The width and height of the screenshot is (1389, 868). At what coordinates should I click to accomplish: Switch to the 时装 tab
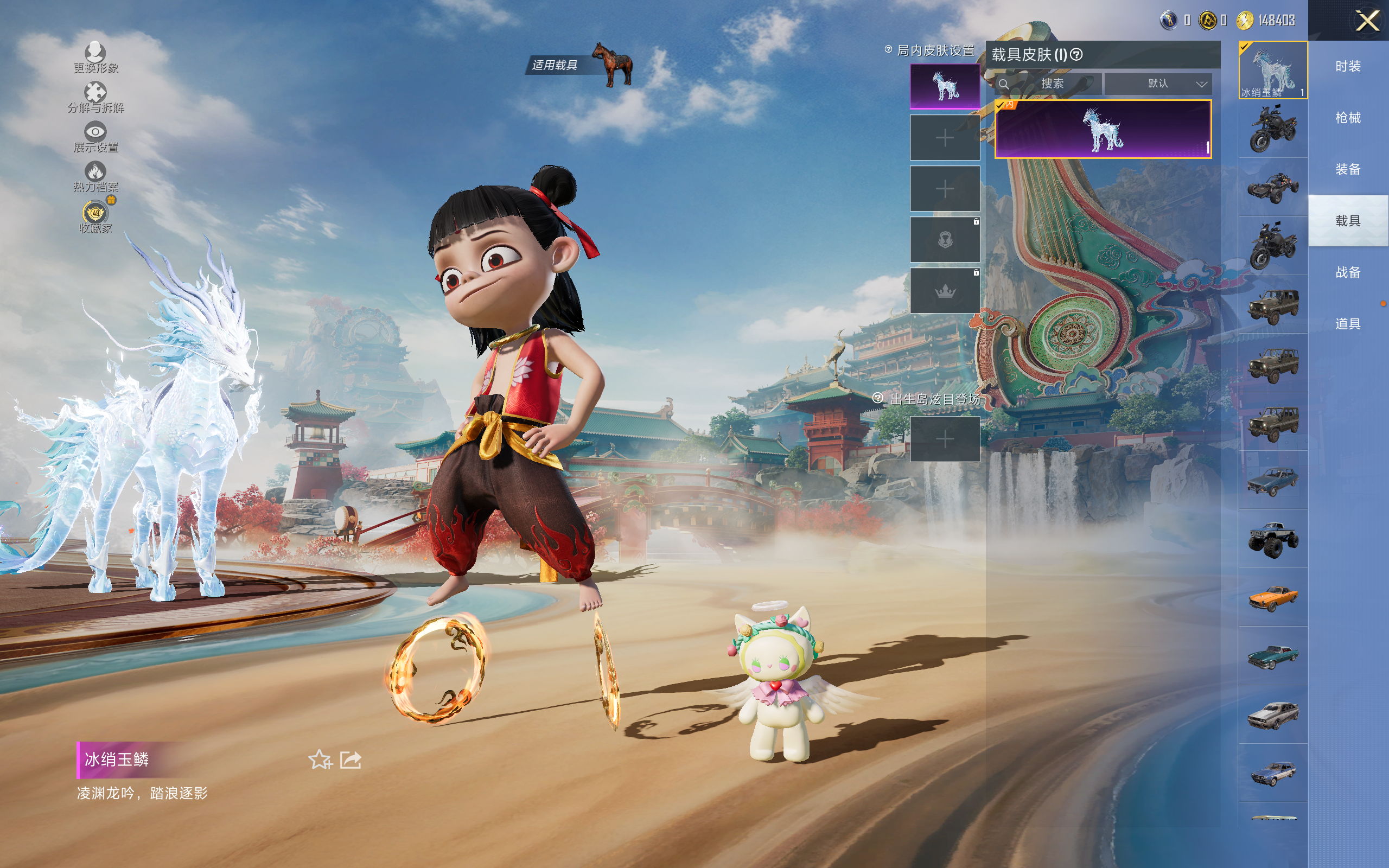point(1348,67)
